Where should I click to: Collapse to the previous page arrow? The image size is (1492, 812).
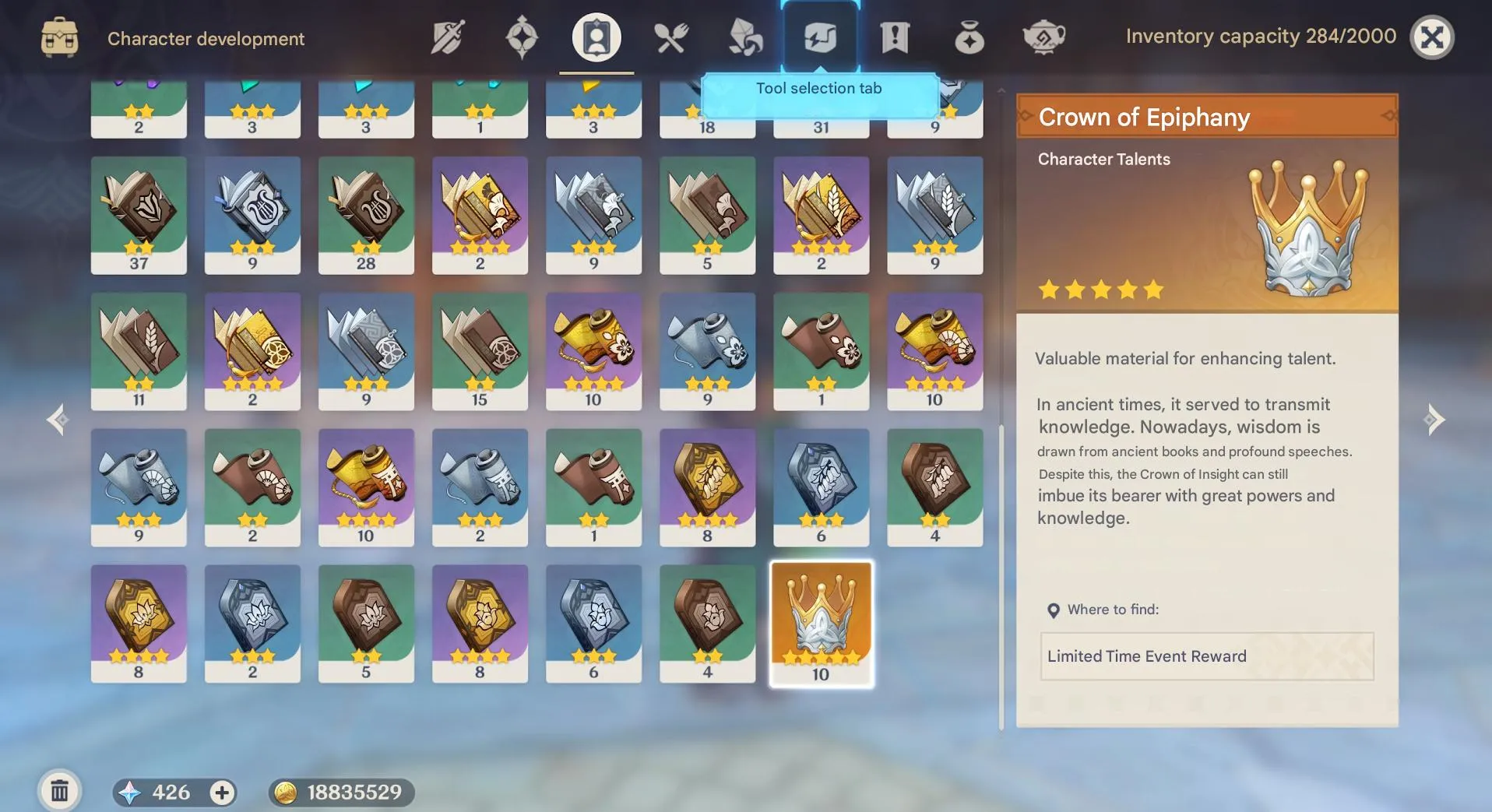pos(58,420)
